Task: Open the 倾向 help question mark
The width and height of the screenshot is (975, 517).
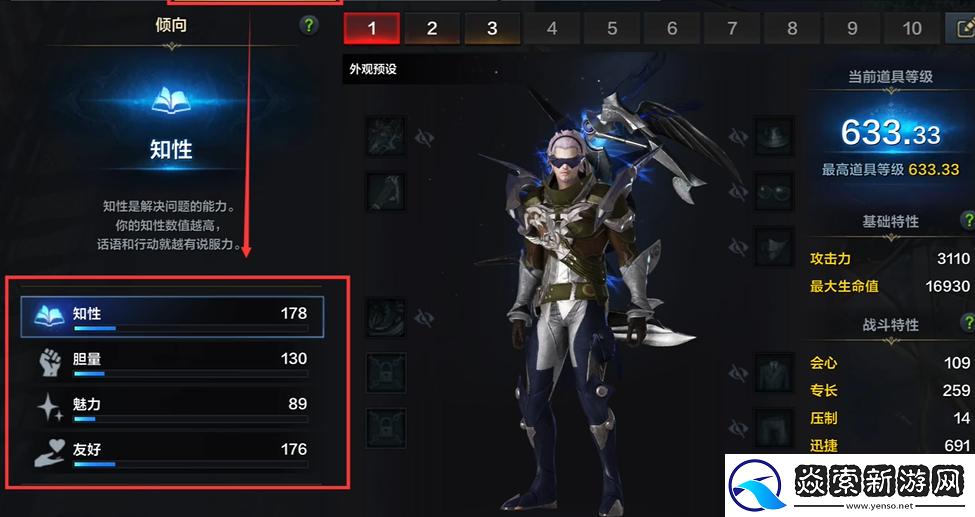Action: [309, 26]
